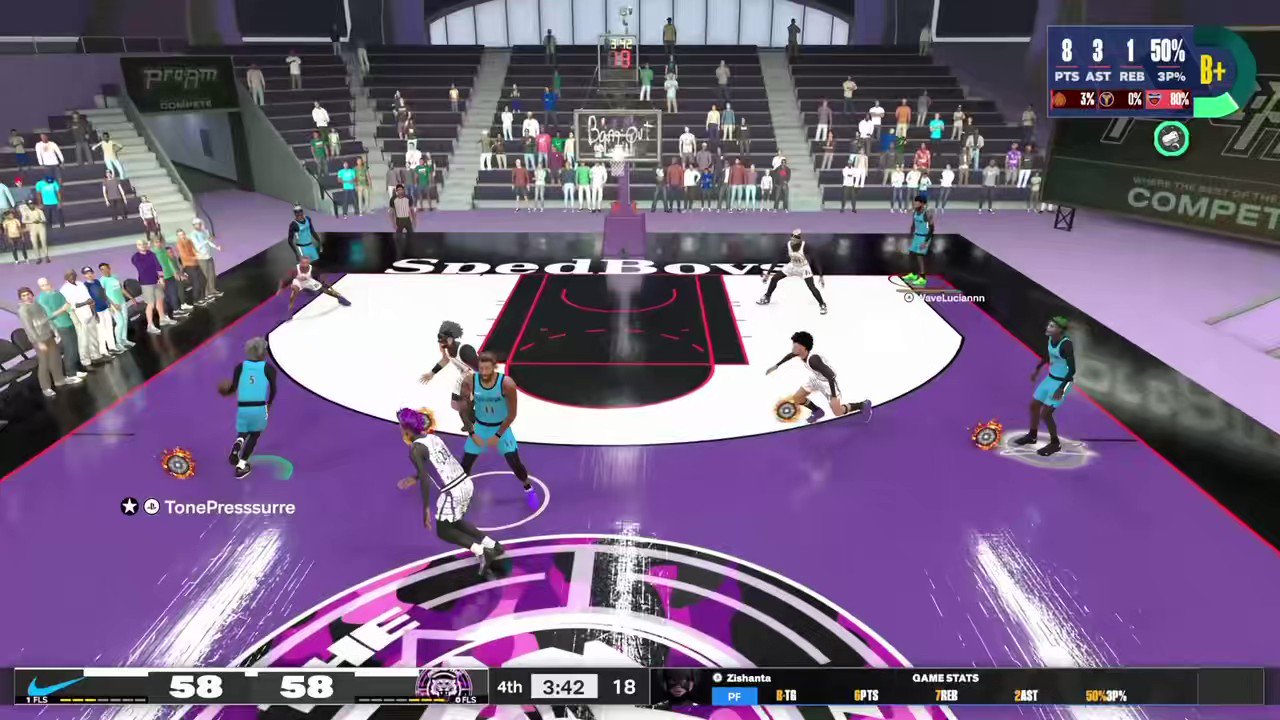Click the blue PF position badge
The height and width of the screenshot is (720, 1280).
point(734,696)
